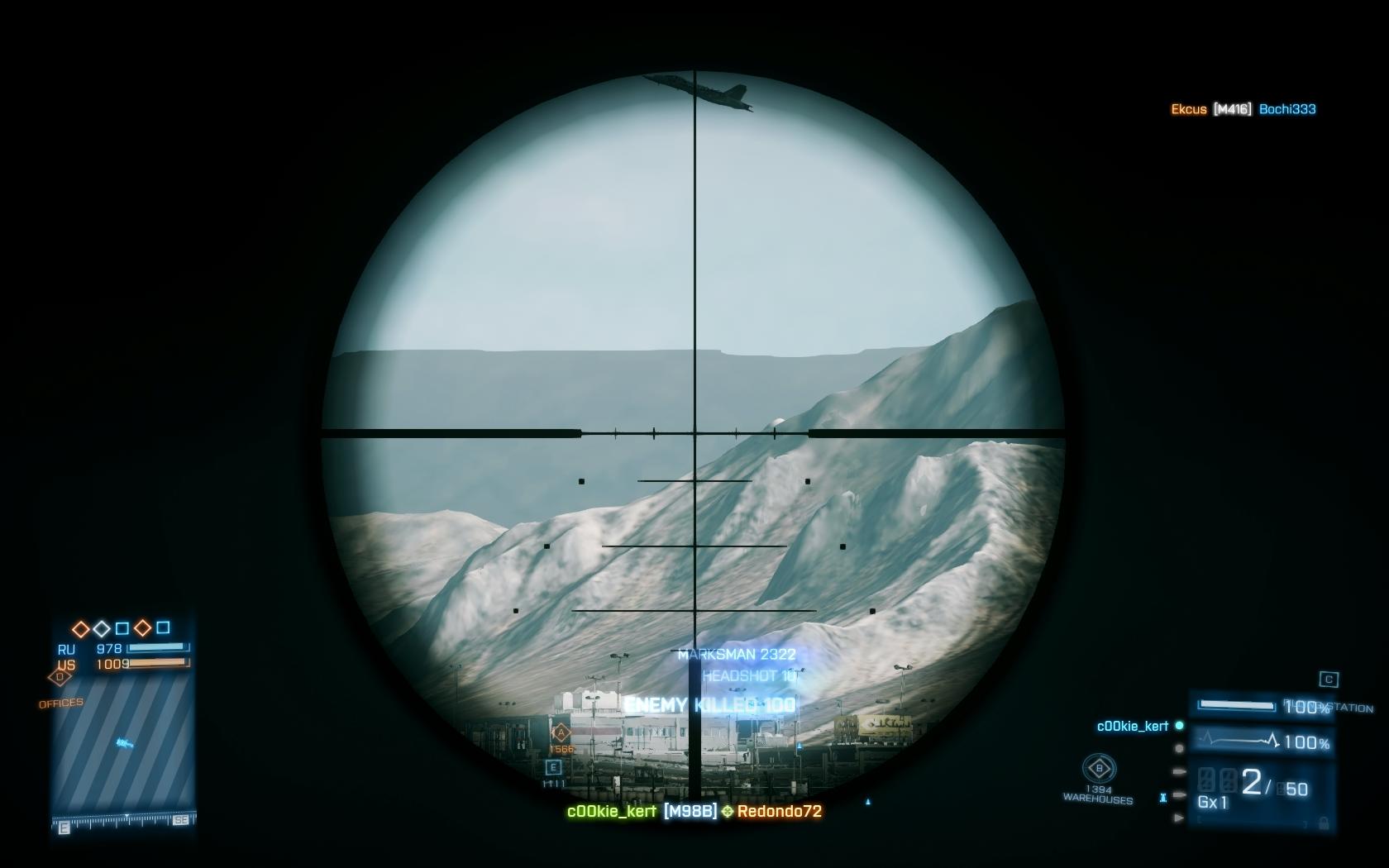Select squad member c00kie_kert in squad list
The width and height of the screenshot is (1389, 868).
(x=1132, y=727)
